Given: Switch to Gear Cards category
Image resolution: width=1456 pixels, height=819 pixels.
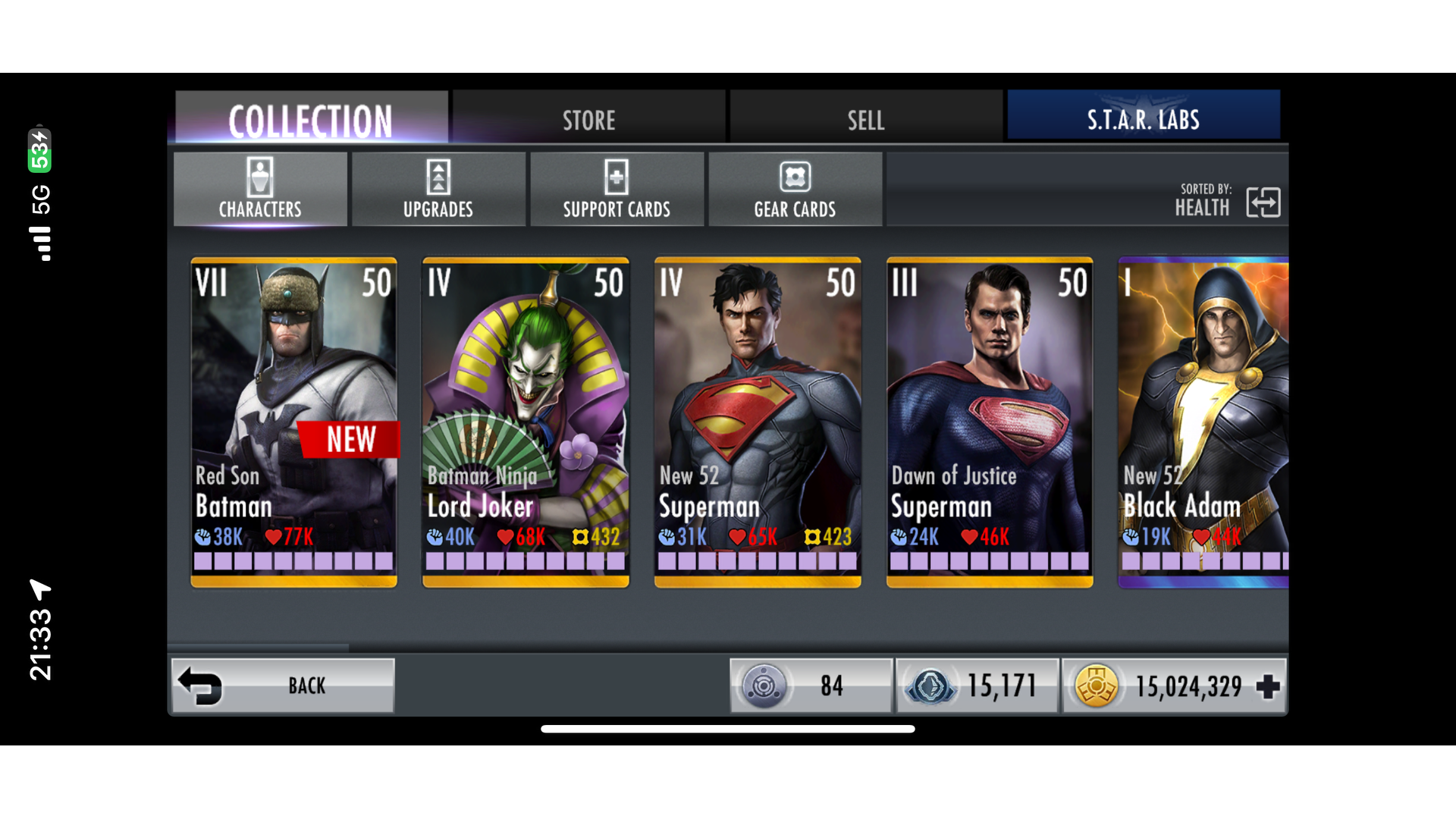Looking at the screenshot, I should click(x=795, y=189).
